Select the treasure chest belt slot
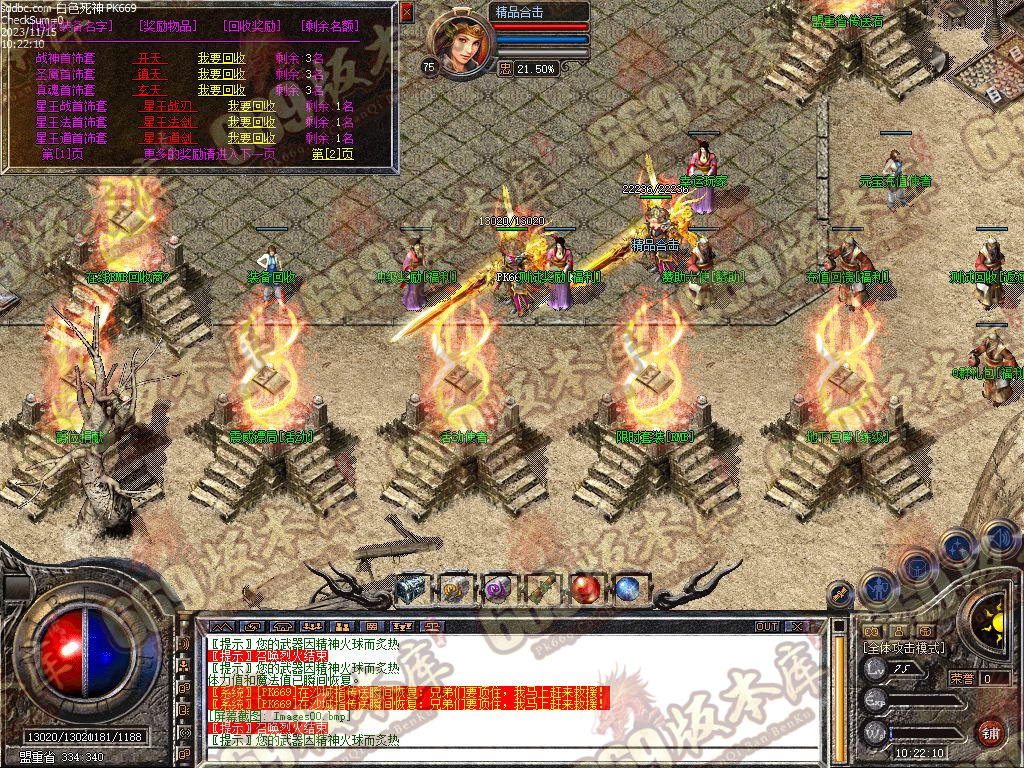 410,589
